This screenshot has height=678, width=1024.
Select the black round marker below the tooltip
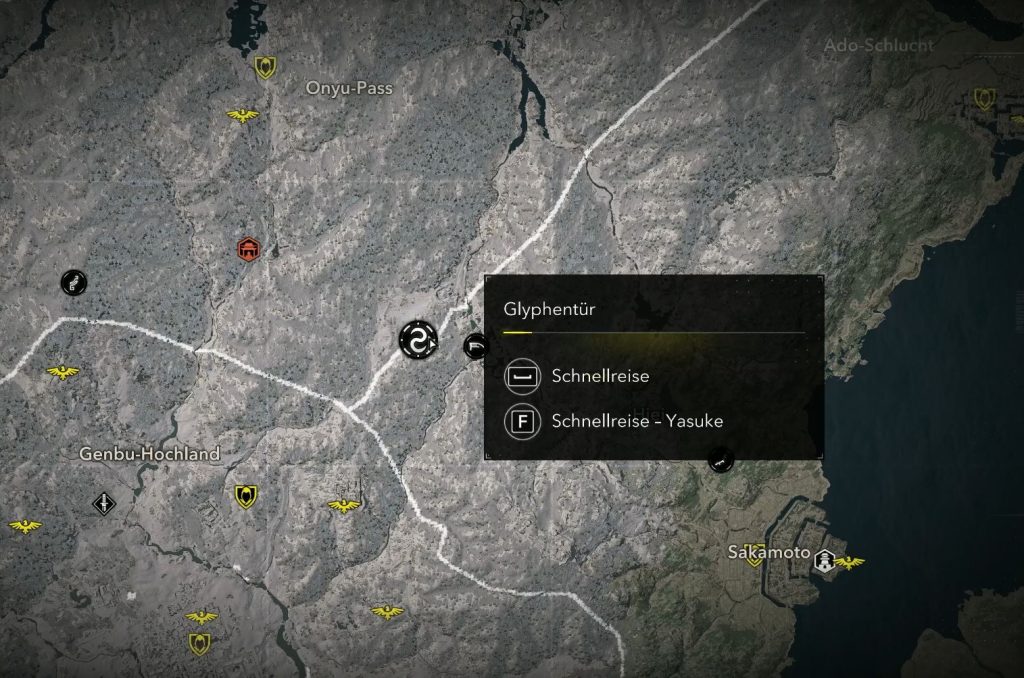point(719,461)
